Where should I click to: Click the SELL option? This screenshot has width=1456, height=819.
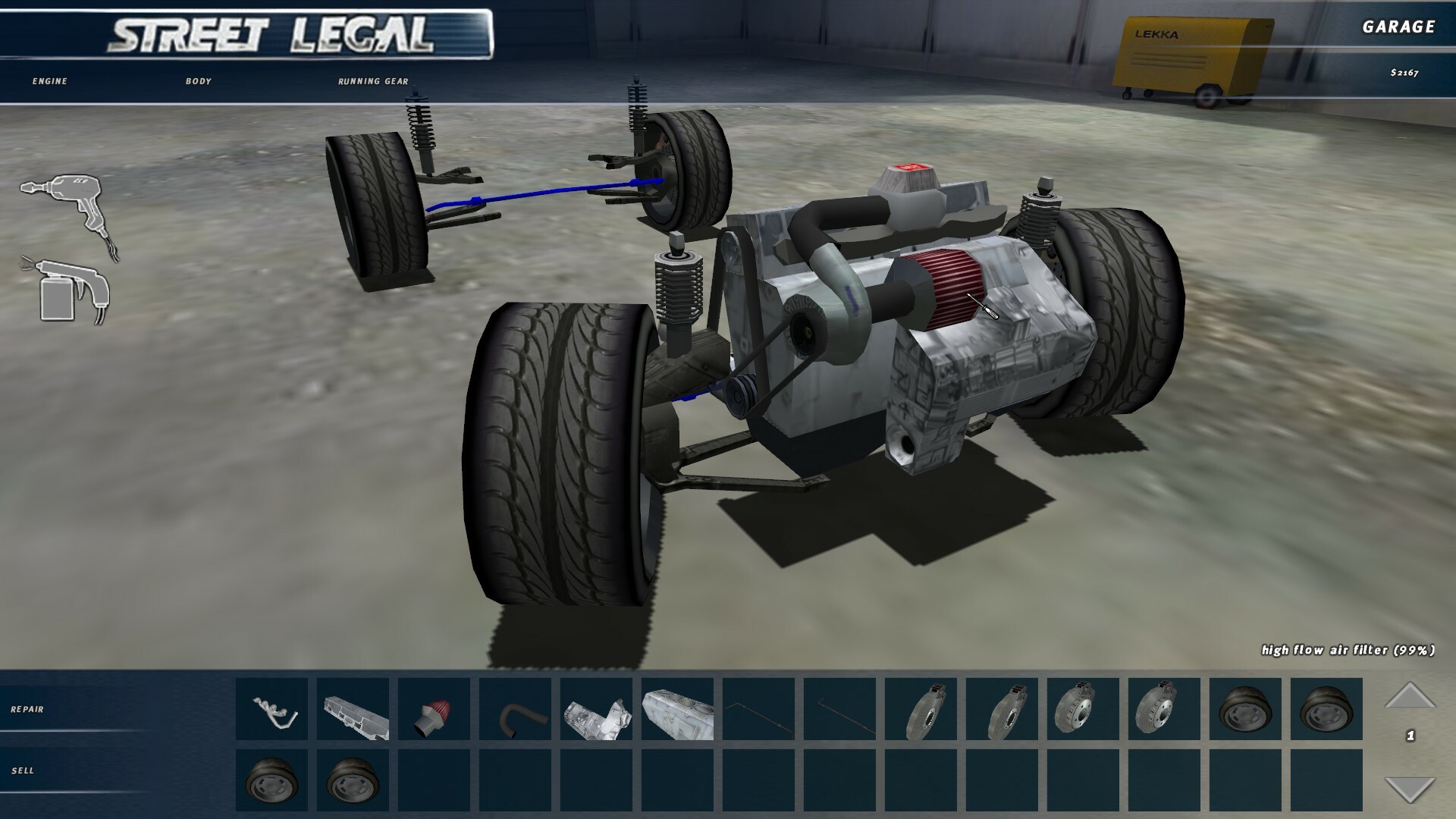pyautogui.click(x=24, y=771)
